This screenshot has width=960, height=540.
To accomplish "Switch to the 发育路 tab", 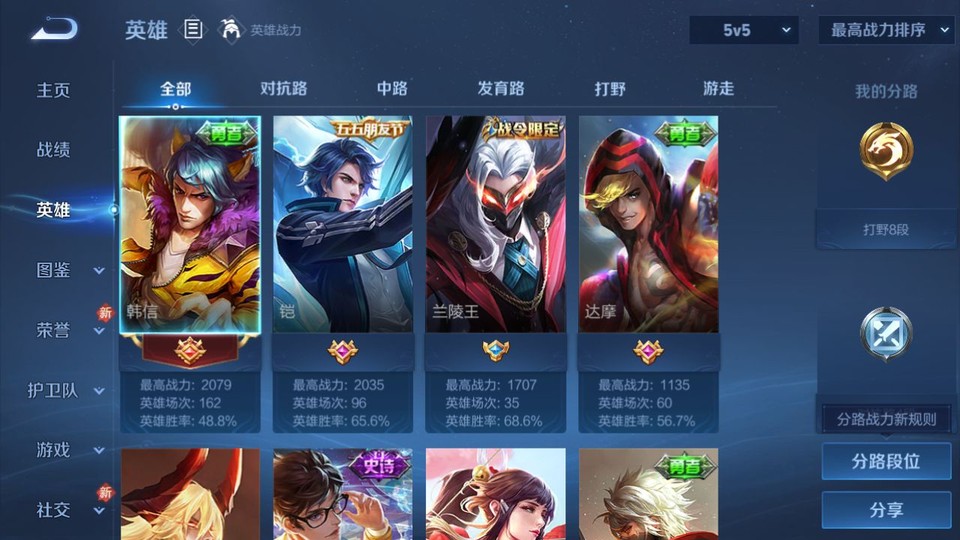I will (x=501, y=88).
